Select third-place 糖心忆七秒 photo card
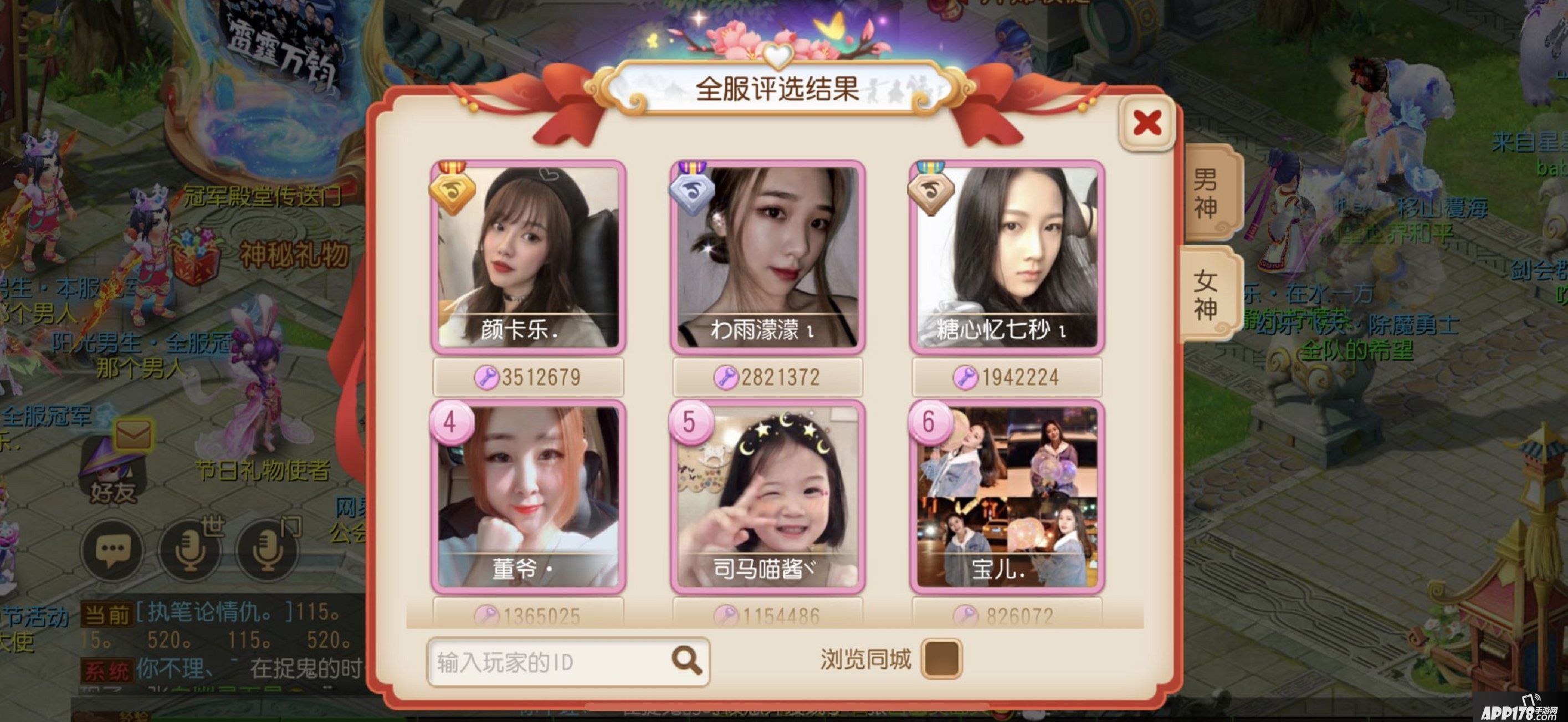The height and width of the screenshot is (722, 1568). pos(1007,257)
